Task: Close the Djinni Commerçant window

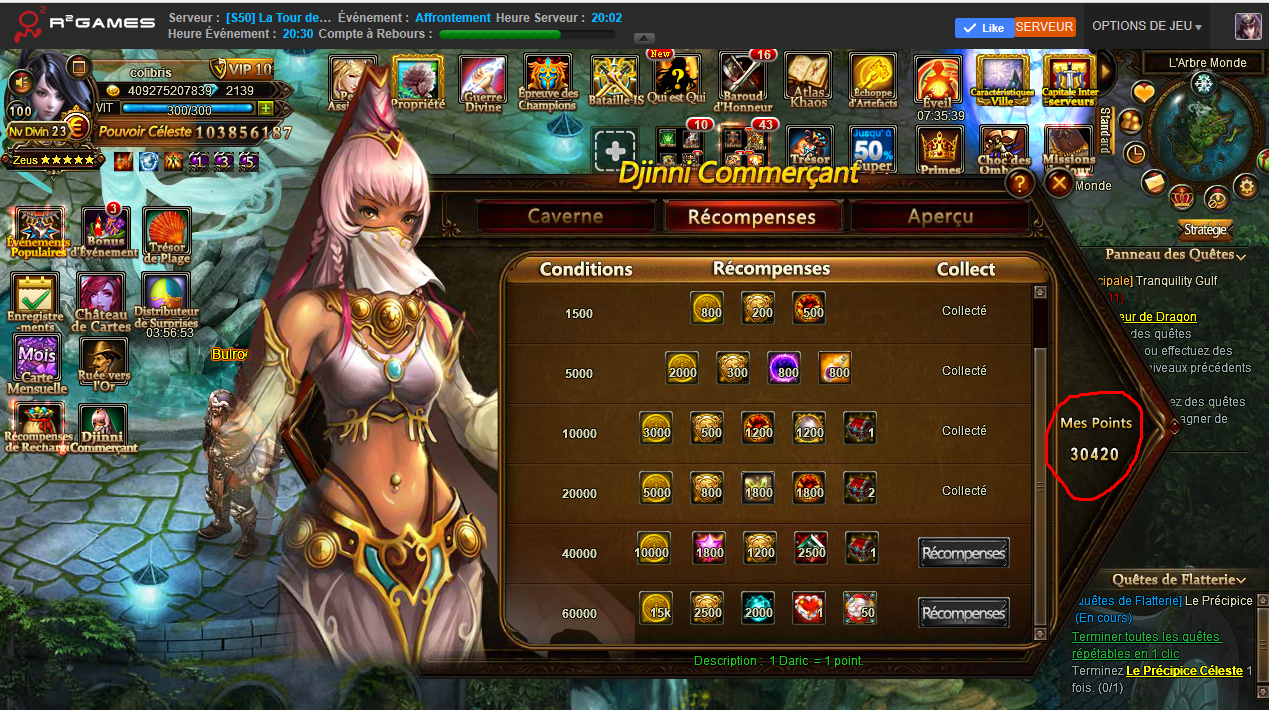Action: point(1058,183)
